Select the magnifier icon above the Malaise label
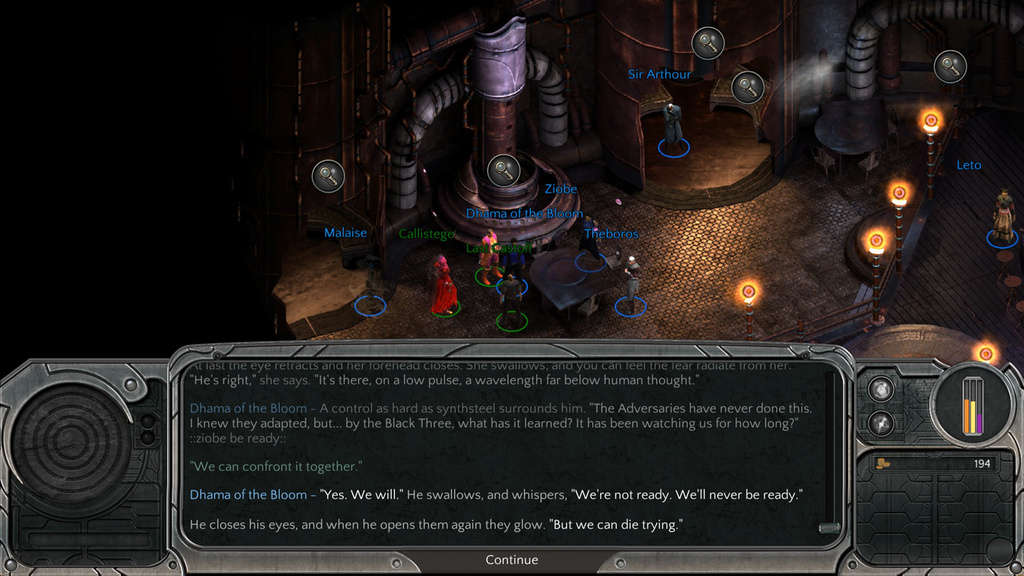Viewport: 1024px width, 576px height. tap(328, 176)
